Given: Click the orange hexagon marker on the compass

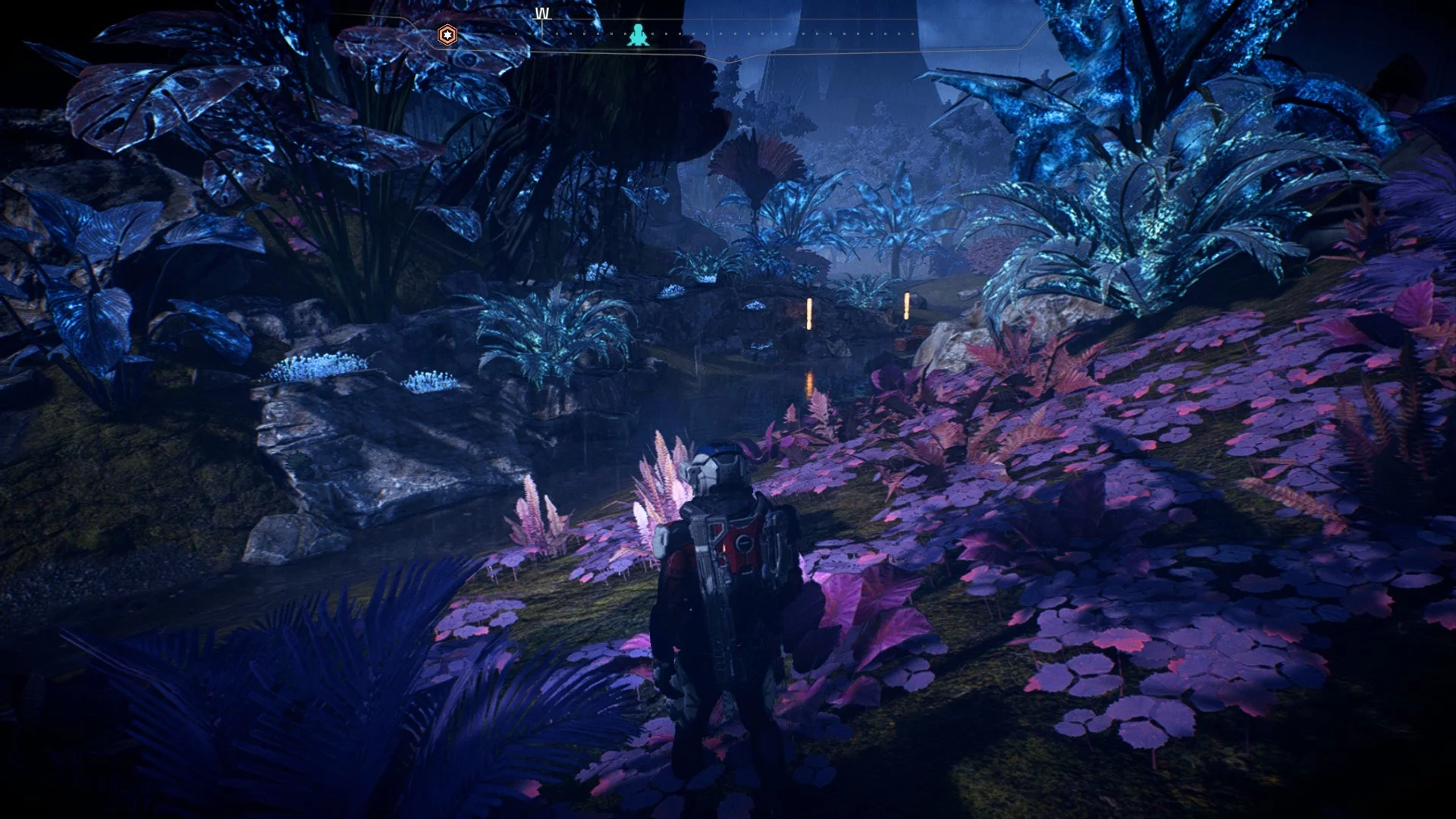Looking at the screenshot, I should pos(448,35).
